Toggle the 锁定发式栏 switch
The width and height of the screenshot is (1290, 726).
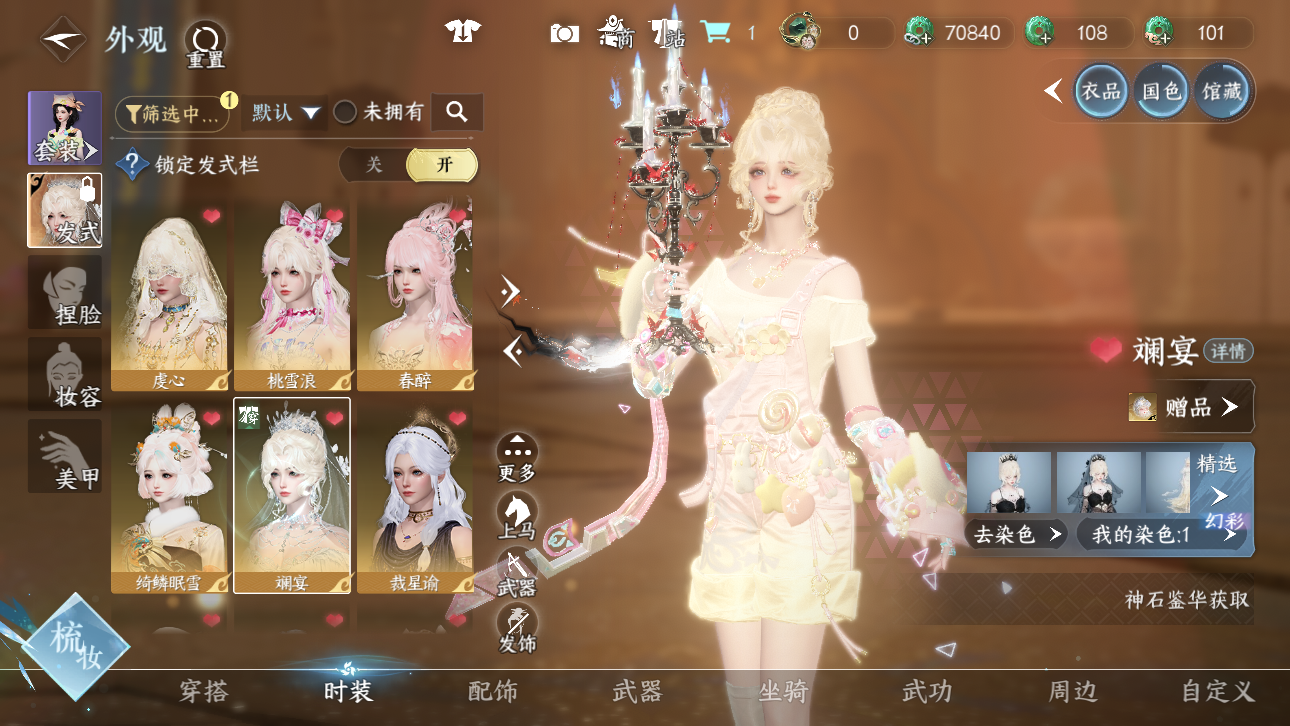click(x=408, y=165)
